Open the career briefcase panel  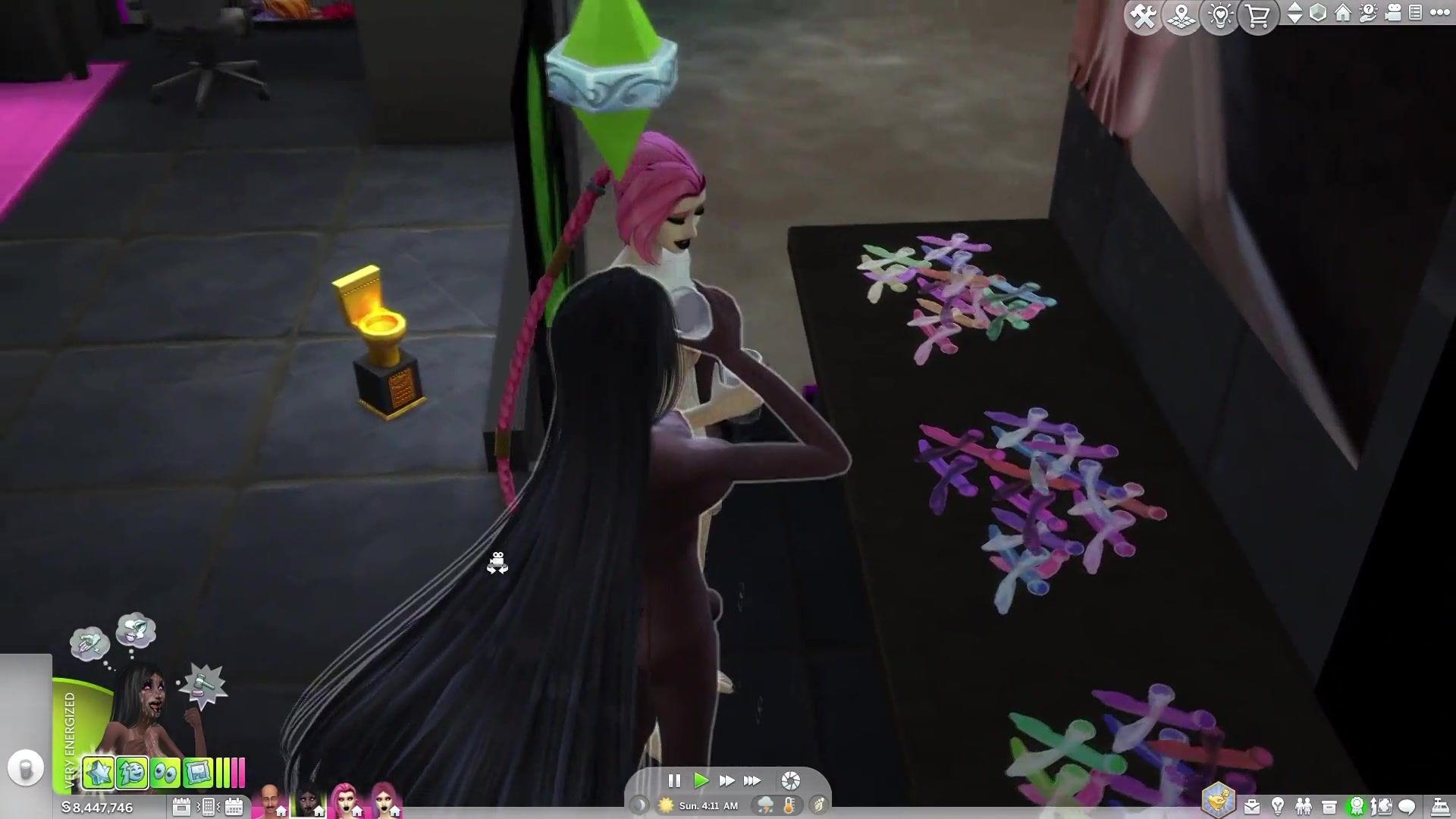[1251, 806]
